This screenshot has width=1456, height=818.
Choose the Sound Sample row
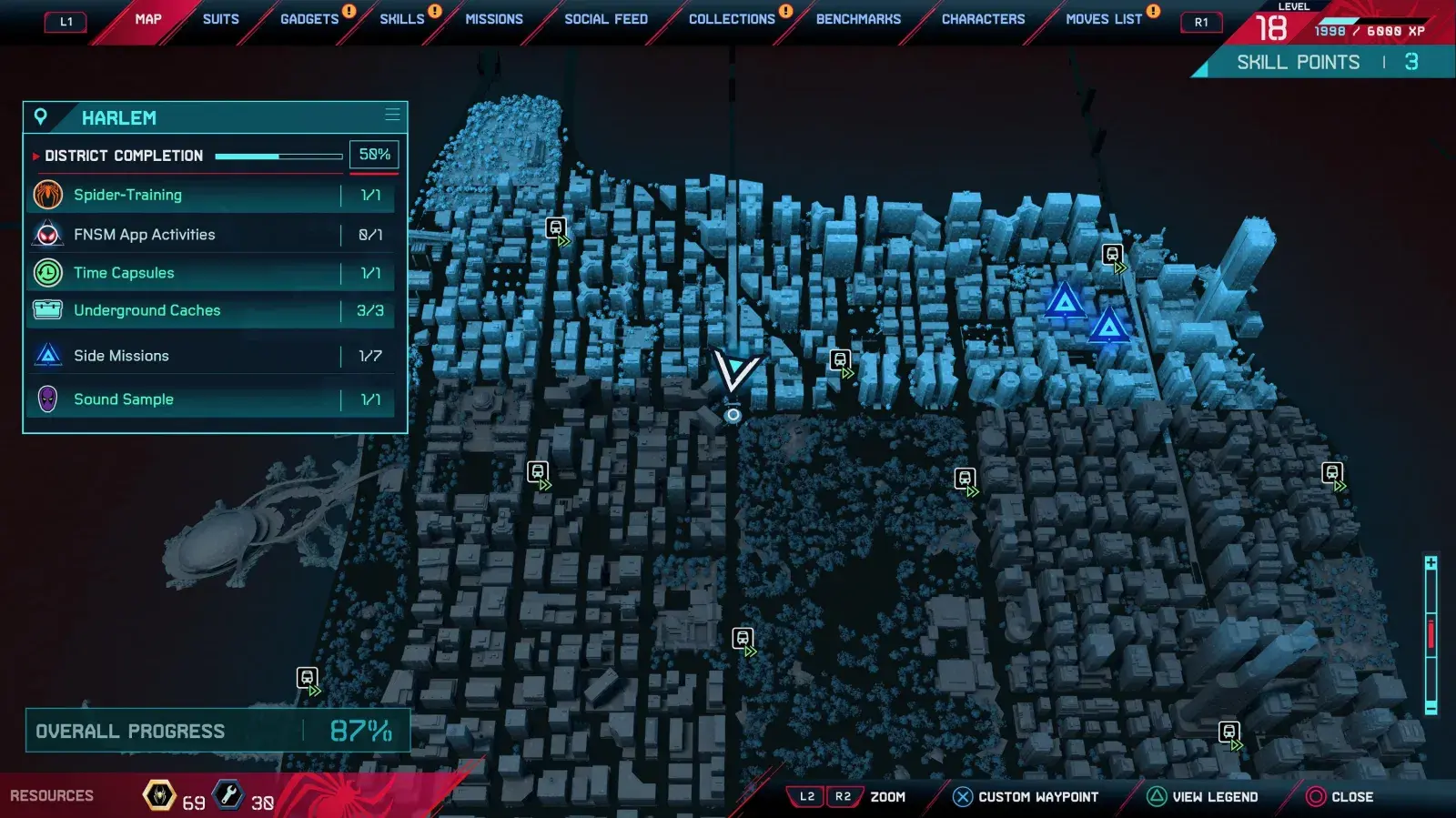click(211, 399)
